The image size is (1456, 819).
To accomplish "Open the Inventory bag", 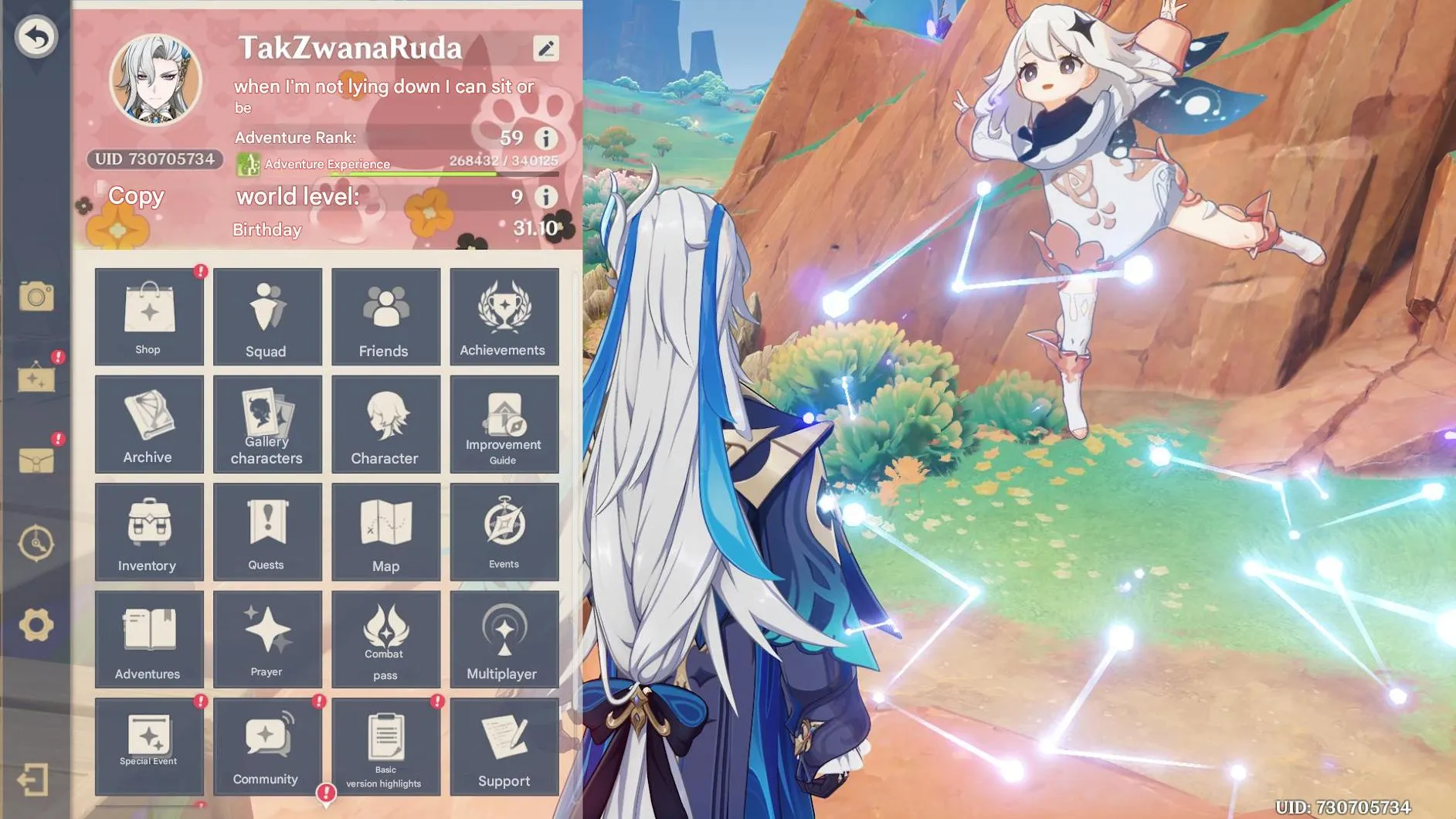I will 148,532.
